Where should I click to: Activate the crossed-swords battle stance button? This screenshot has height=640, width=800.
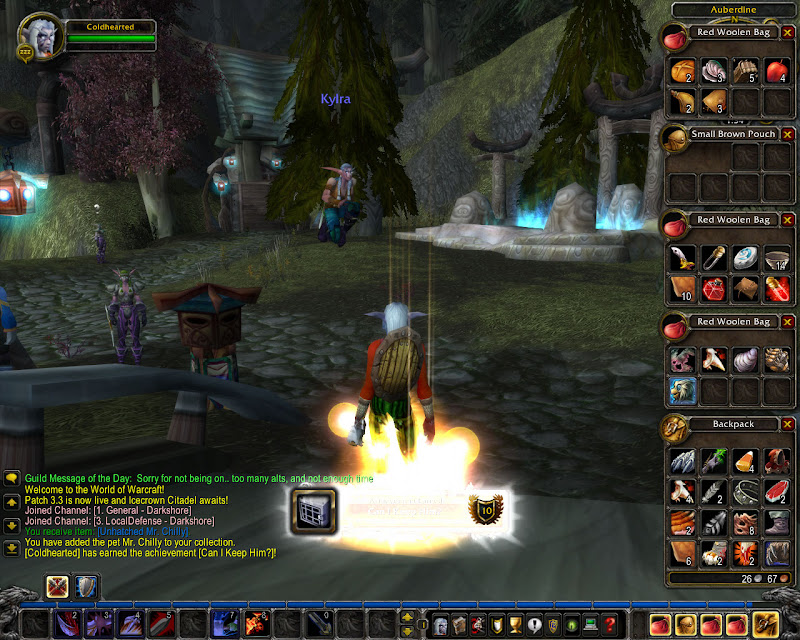pos(58,586)
